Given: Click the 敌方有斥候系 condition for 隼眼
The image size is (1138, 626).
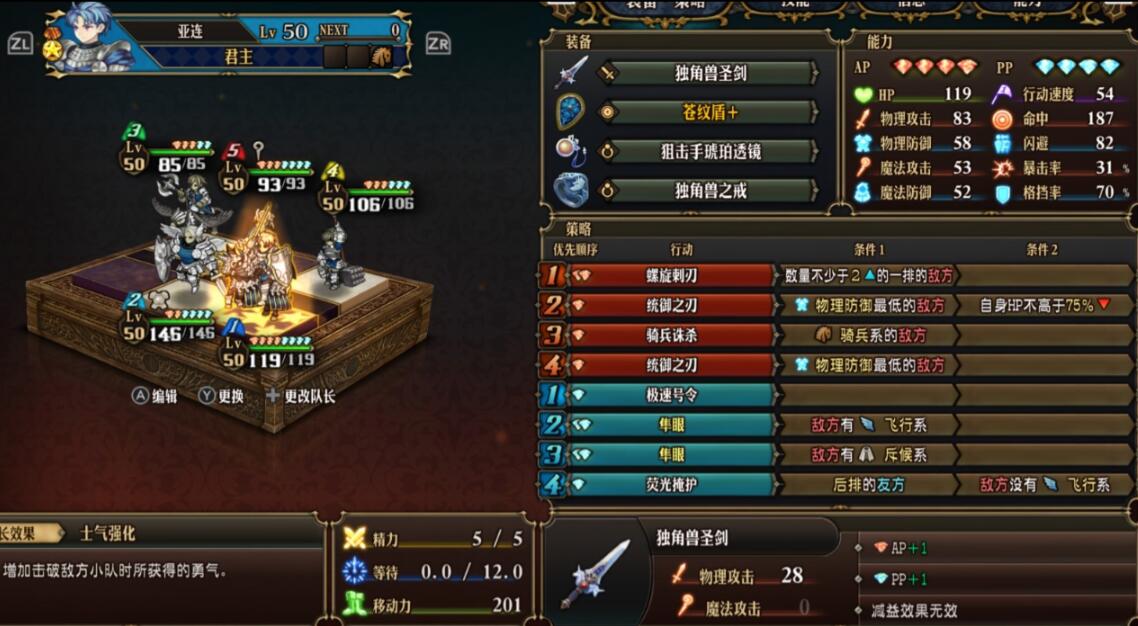Looking at the screenshot, I should [x=866, y=455].
